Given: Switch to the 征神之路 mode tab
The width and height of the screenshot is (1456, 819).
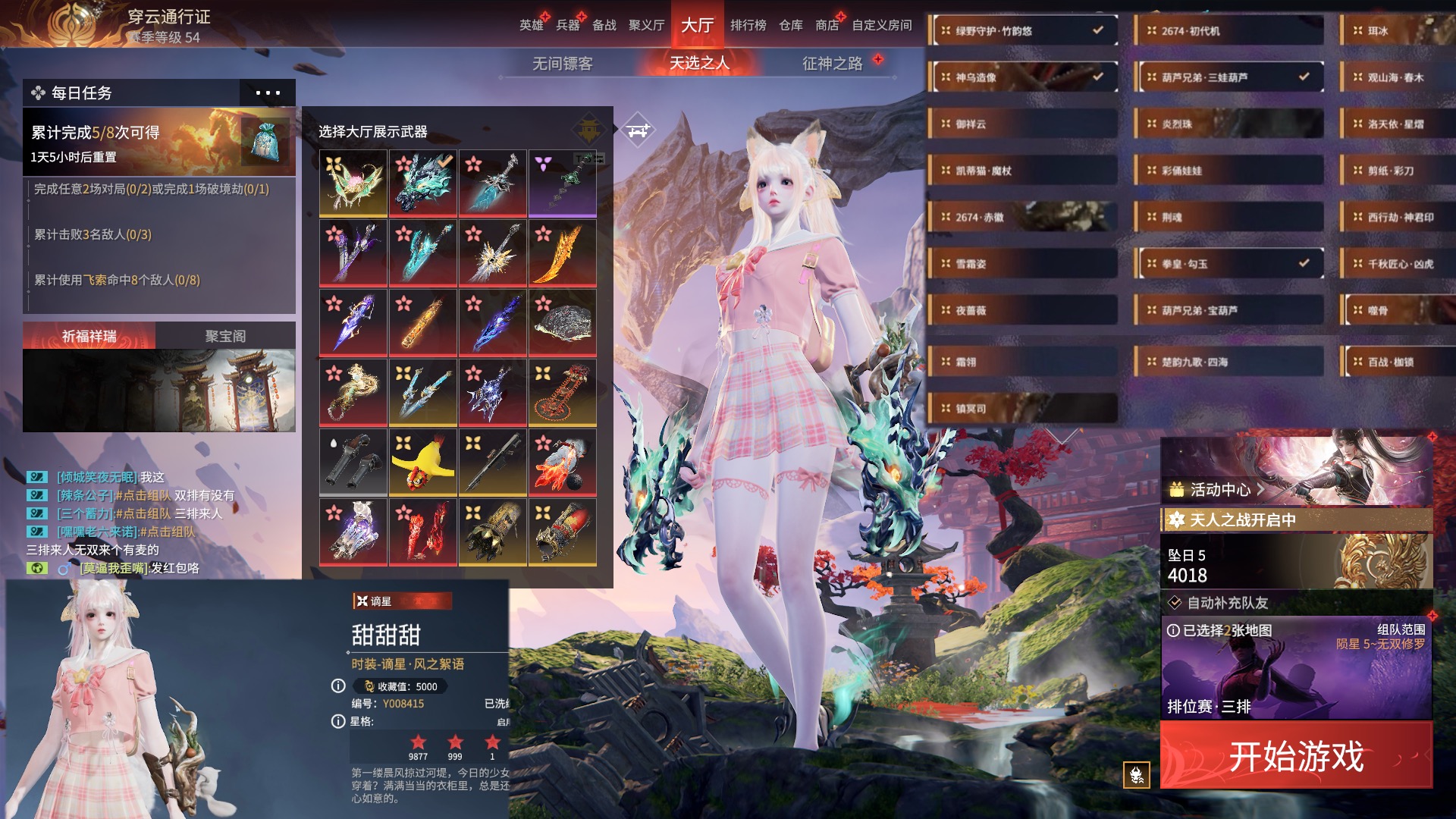Looking at the screenshot, I should [832, 64].
